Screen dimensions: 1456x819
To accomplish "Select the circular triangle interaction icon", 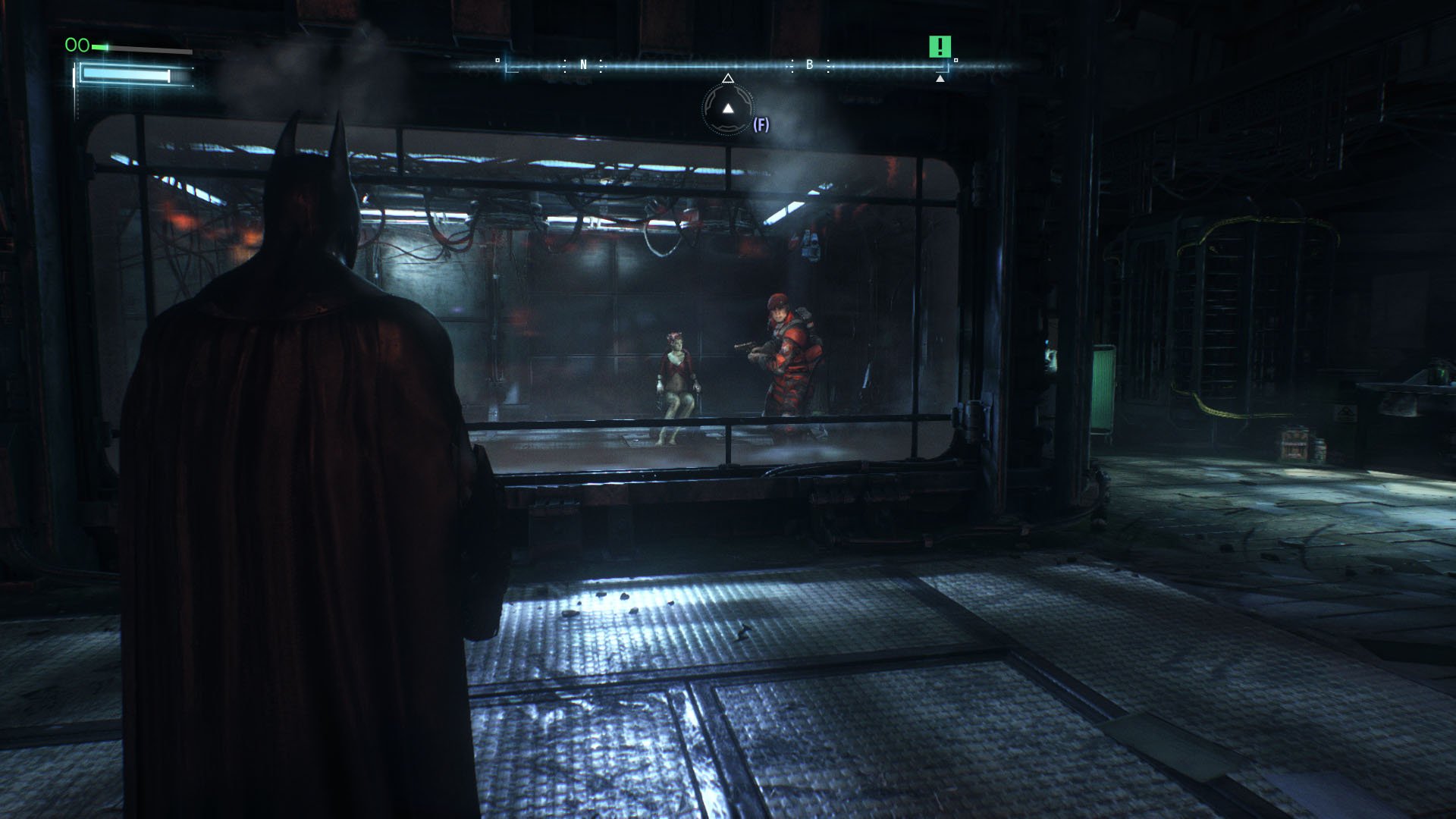I will pos(728,109).
